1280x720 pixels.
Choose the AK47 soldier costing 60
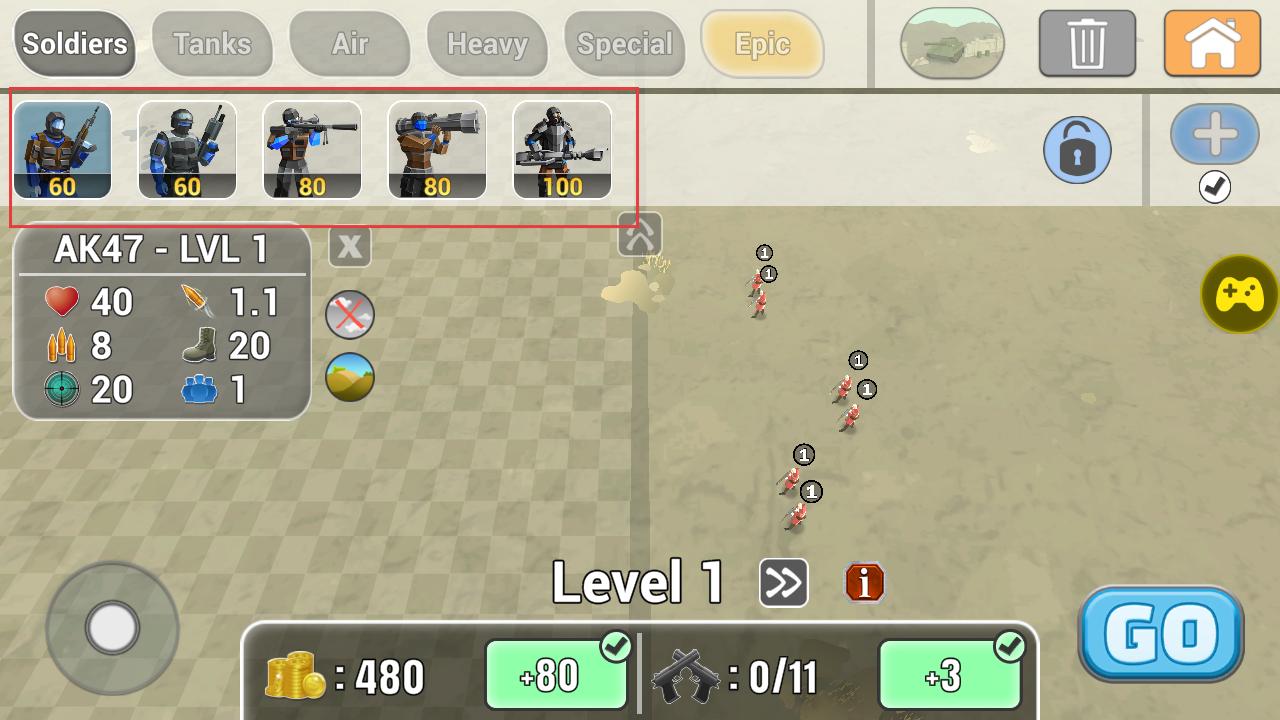(62, 150)
